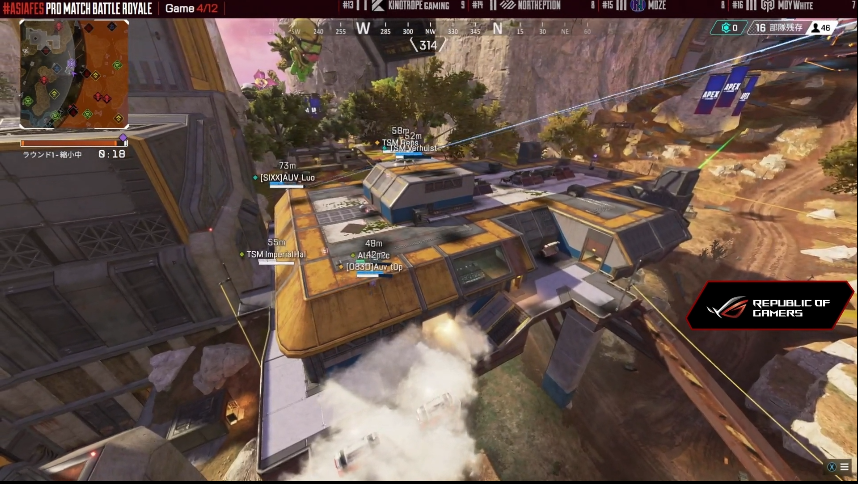This screenshot has height=484, width=858.
Task: Click the minimap in the corner
Action: pos(74,74)
